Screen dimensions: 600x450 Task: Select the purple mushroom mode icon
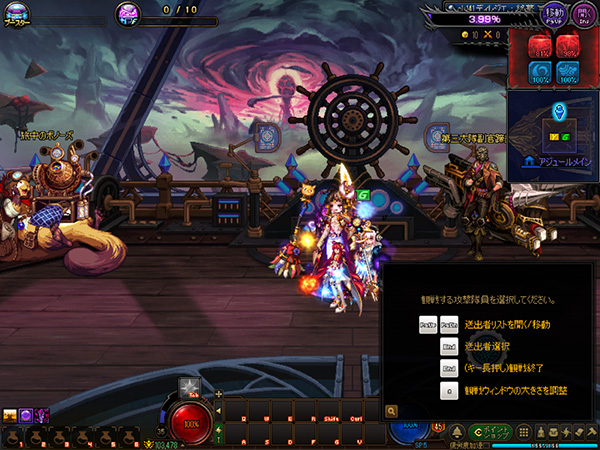(128, 12)
